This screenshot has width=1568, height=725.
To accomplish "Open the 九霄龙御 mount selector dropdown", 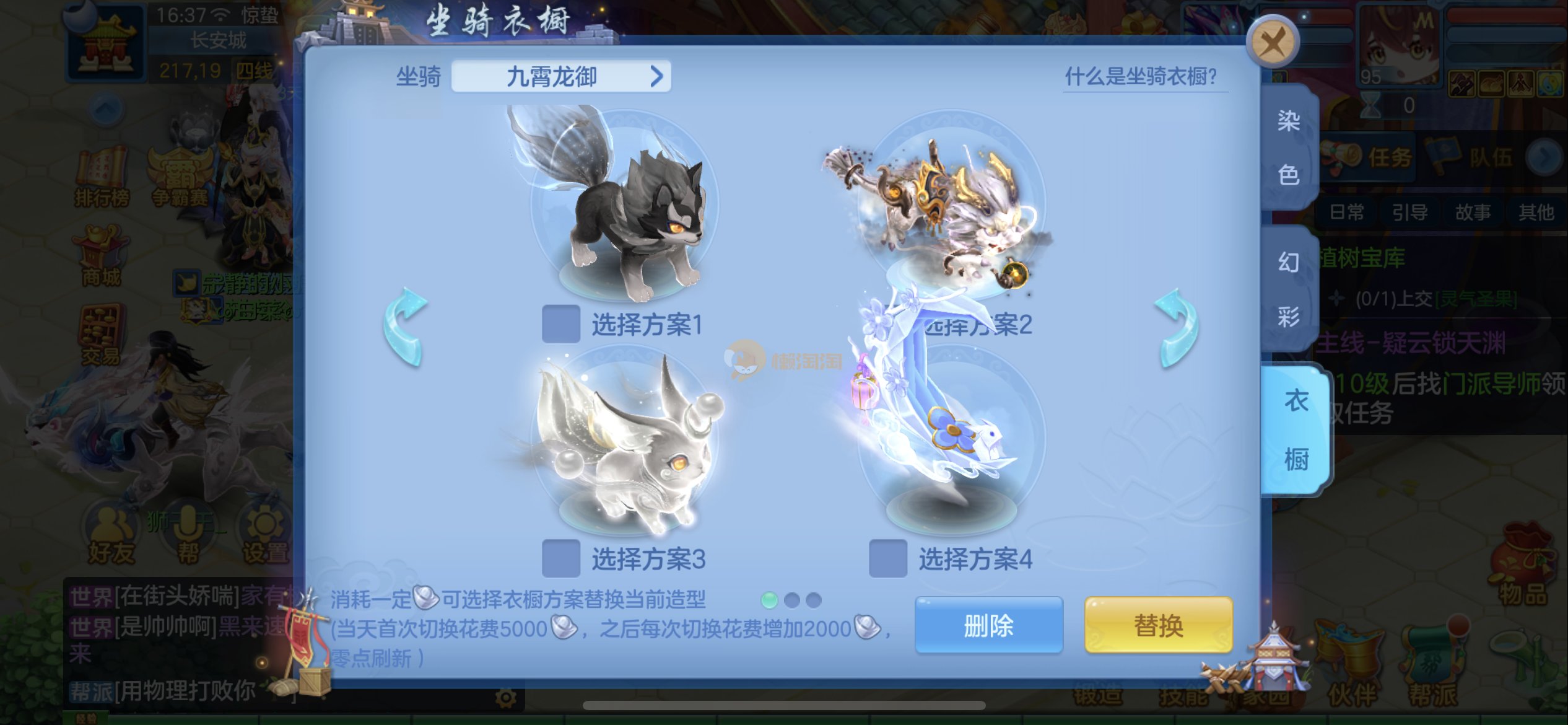I will (560, 77).
